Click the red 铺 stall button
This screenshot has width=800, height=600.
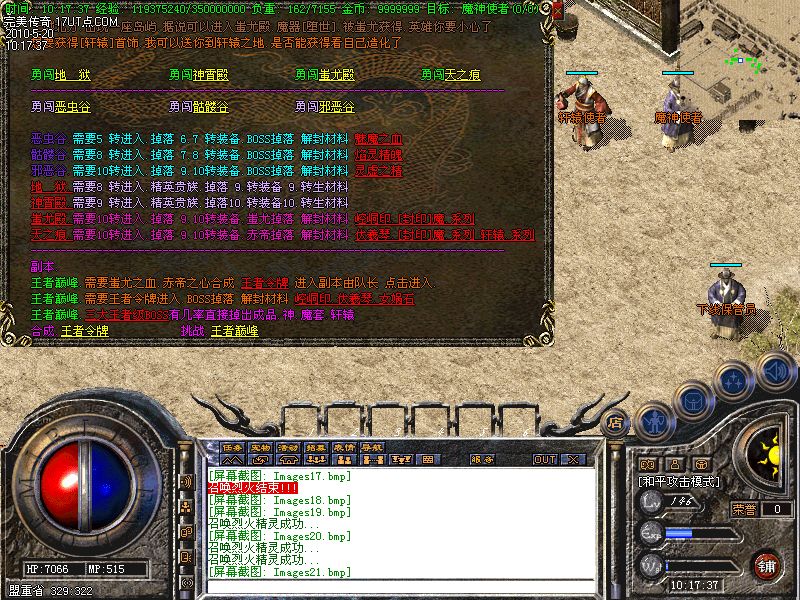[766, 565]
